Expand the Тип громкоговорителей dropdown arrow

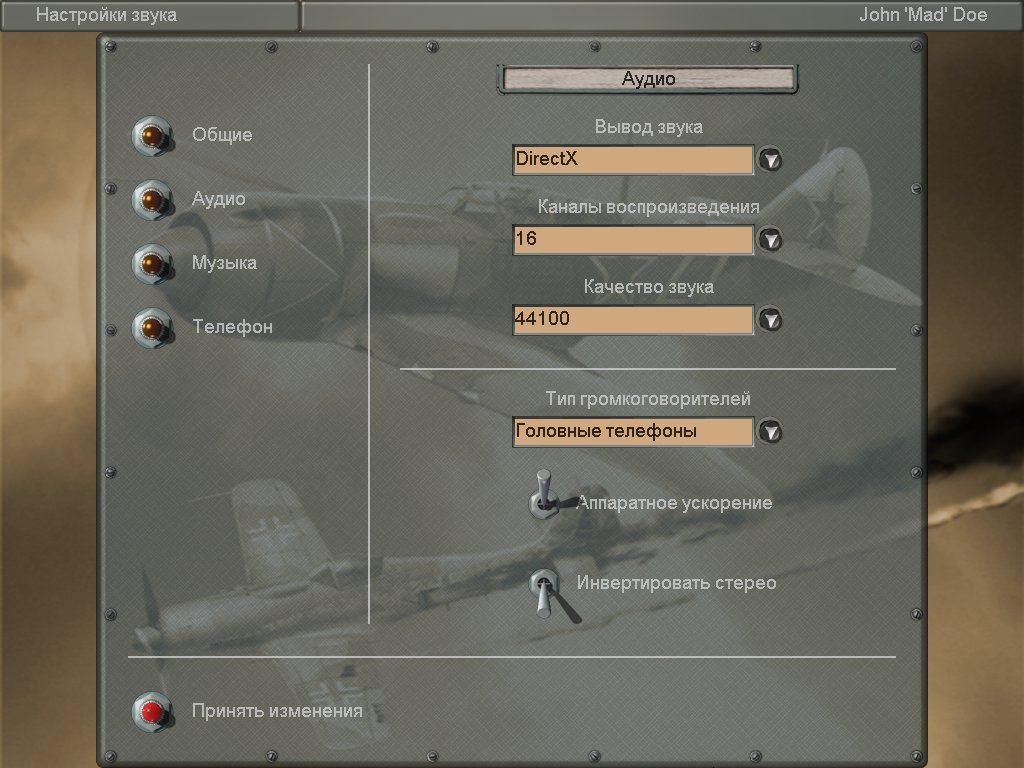click(x=769, y=432)
